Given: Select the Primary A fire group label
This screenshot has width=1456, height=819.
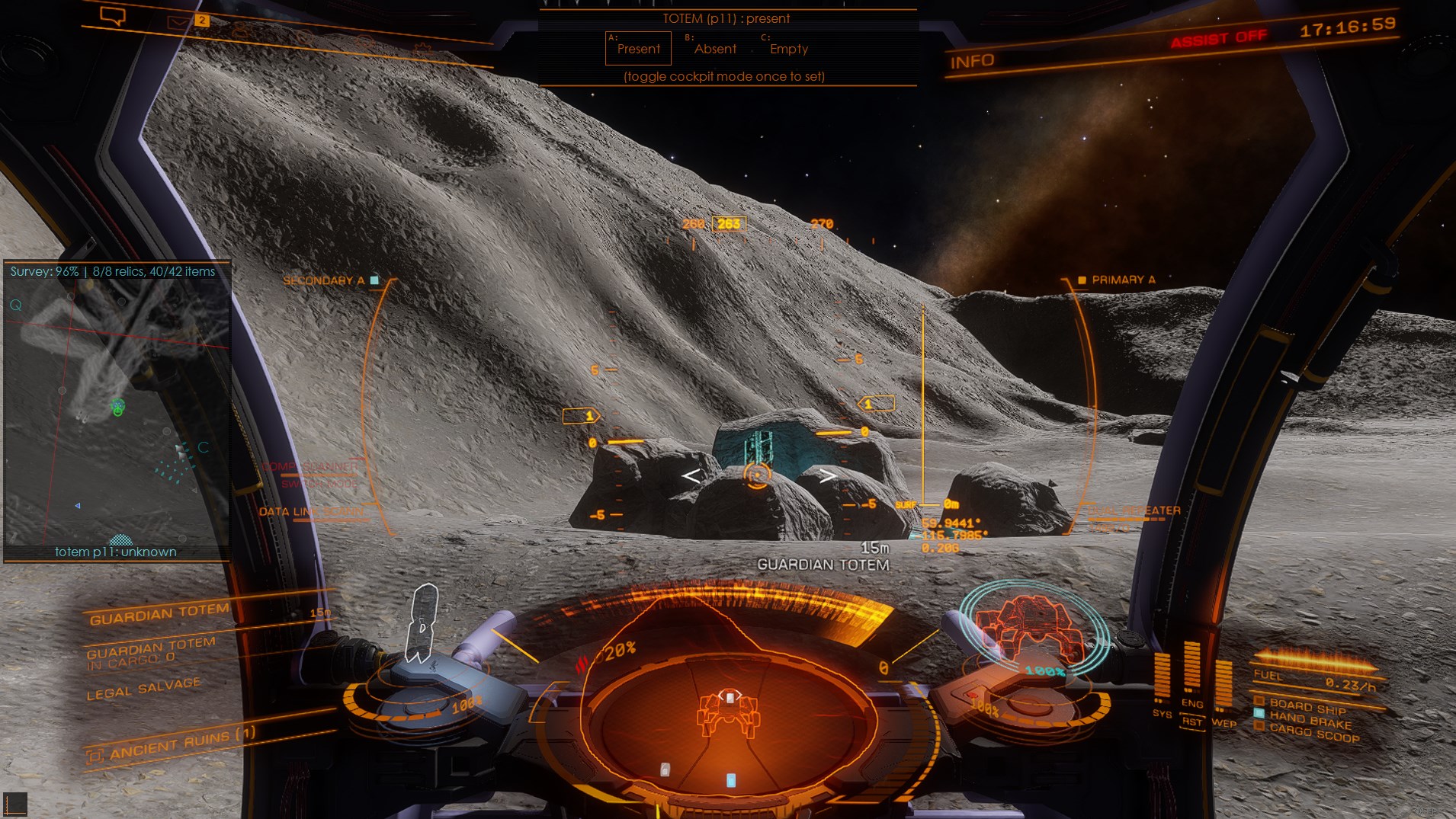Looking at the screenshot, I should [1122, 280].
